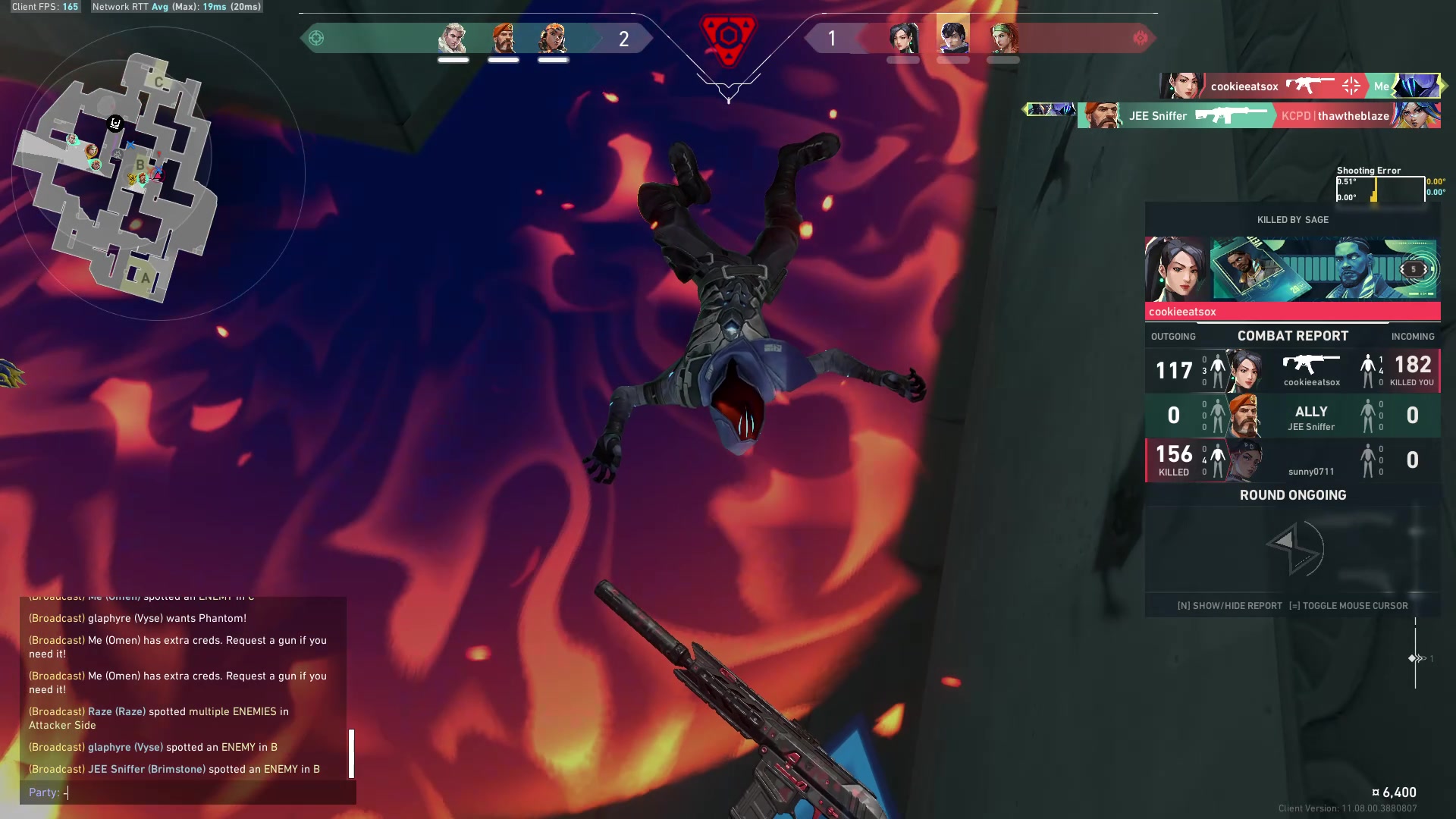Click the Brimstone portrait in top team bar
This screenshot has height=819, width=1456.
point(504,38)
